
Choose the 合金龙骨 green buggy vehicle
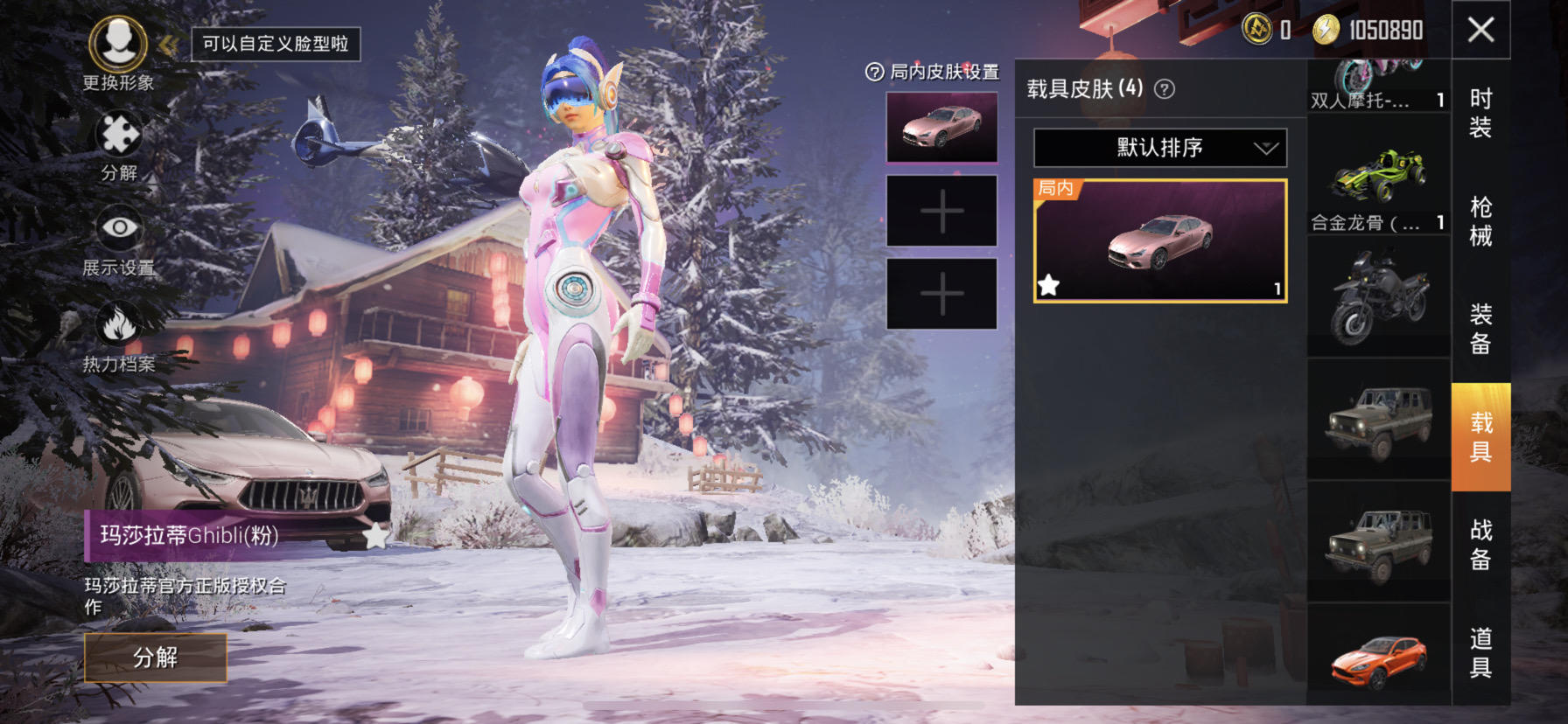(x=1378, y=179)
